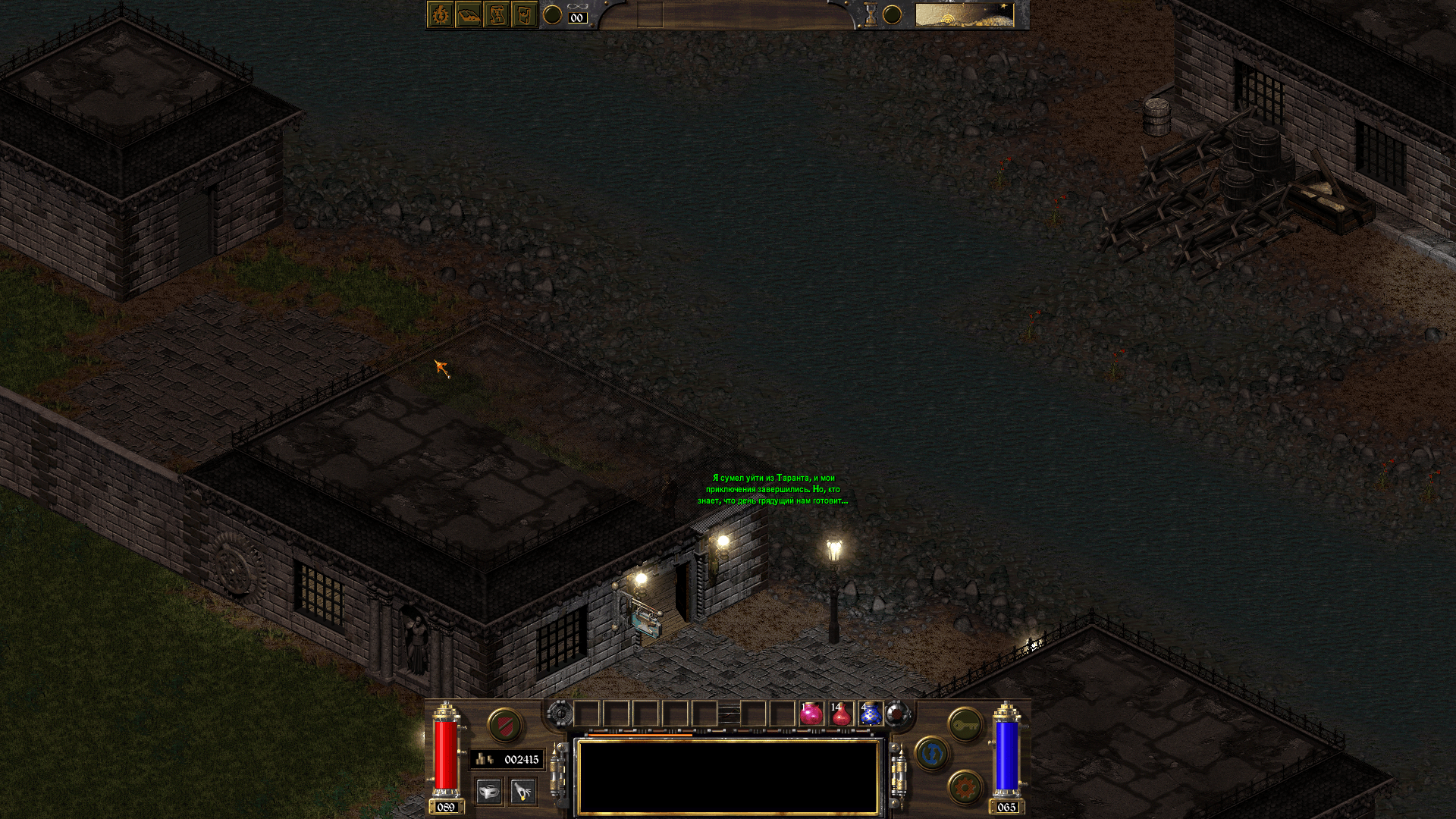1456x819 pixels.
Task: Click the hourglass to pass time
Action: click(871, 15)
